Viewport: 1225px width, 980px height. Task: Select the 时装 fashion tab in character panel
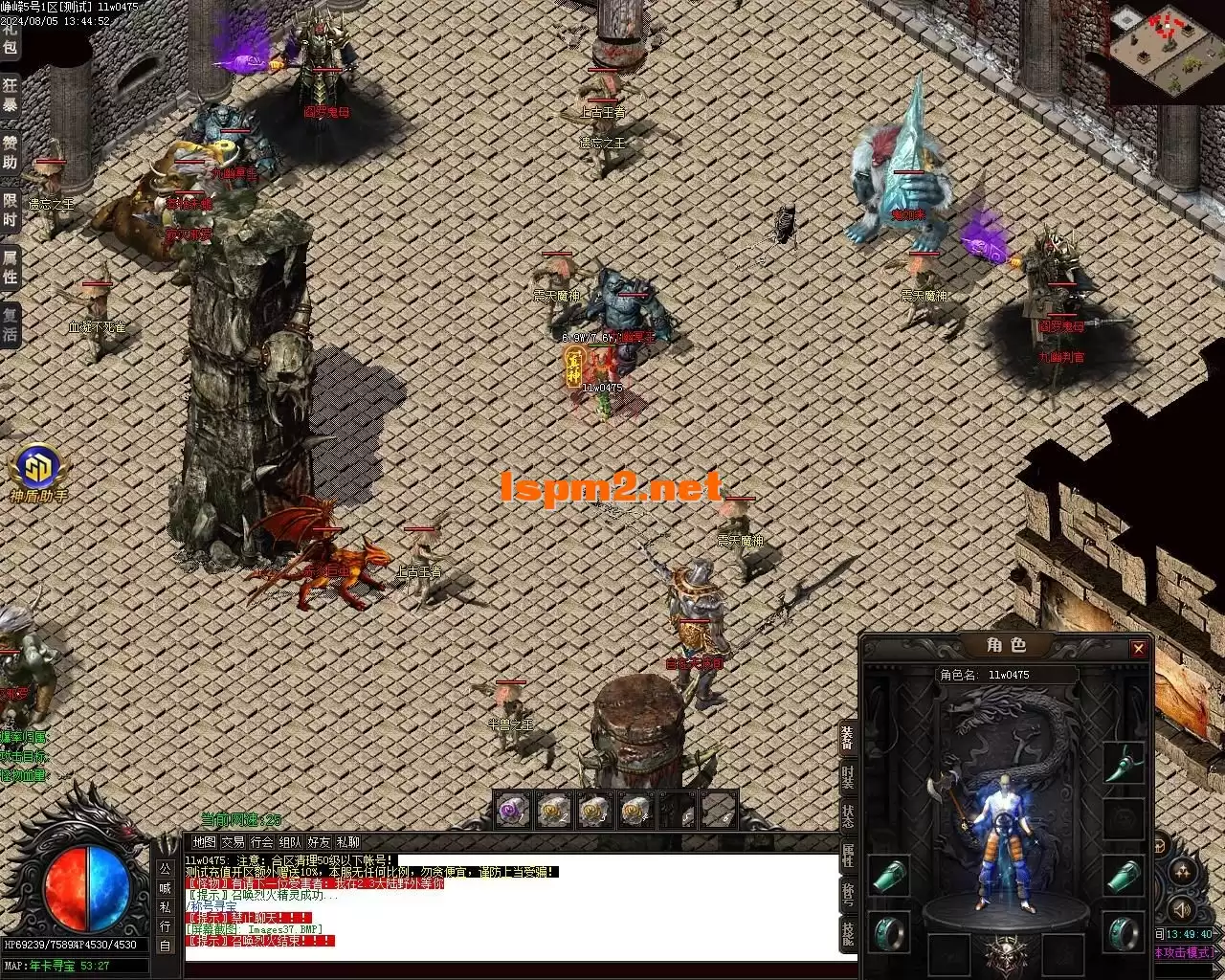848,777
